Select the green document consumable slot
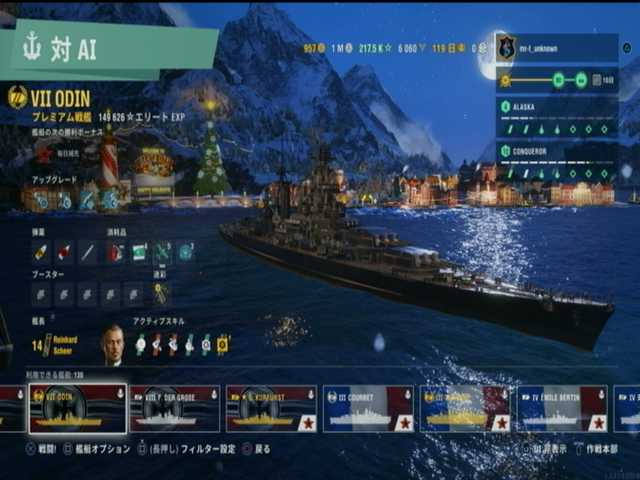 point(139,252)
